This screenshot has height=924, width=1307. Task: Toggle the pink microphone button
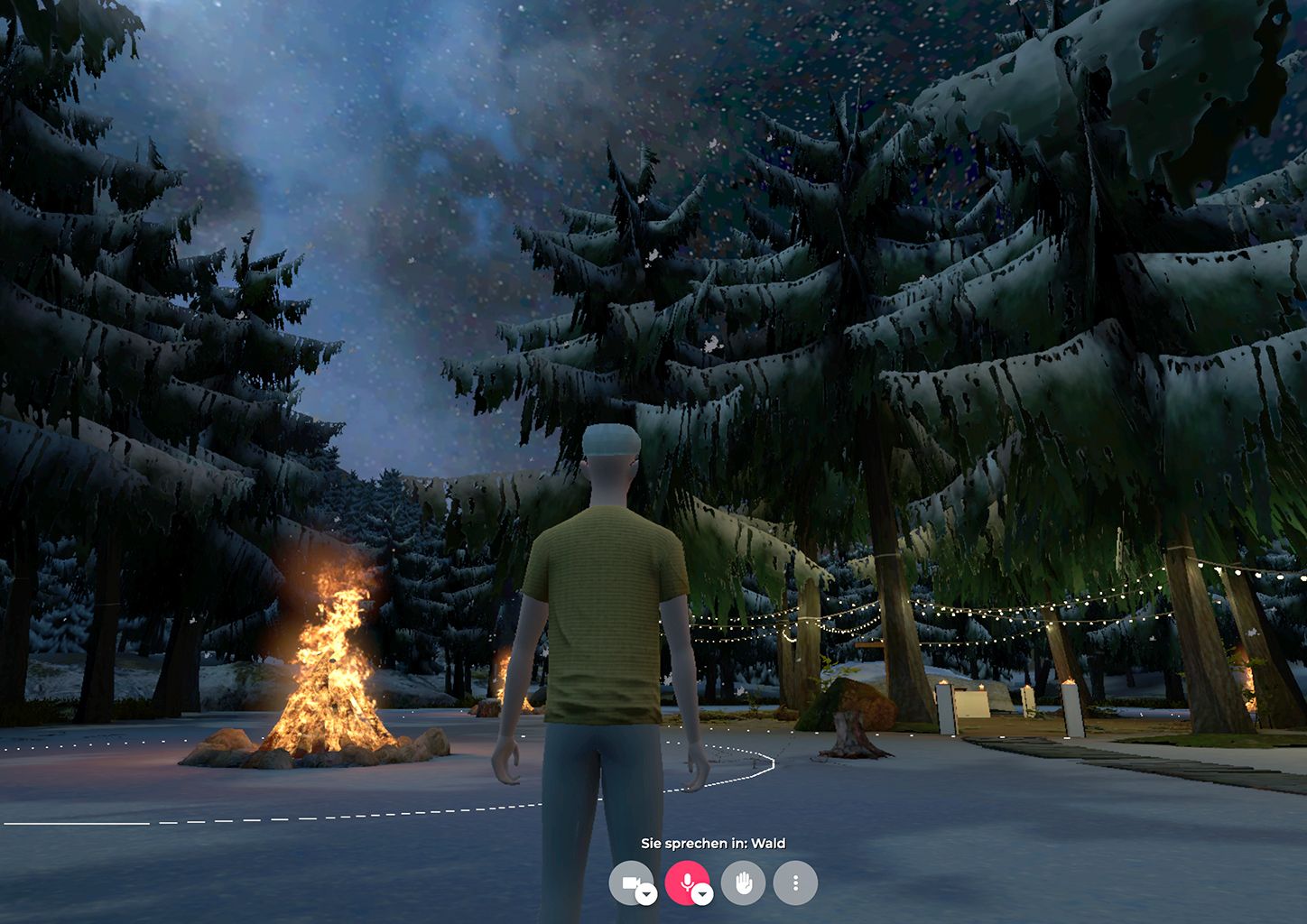[685, 882]
